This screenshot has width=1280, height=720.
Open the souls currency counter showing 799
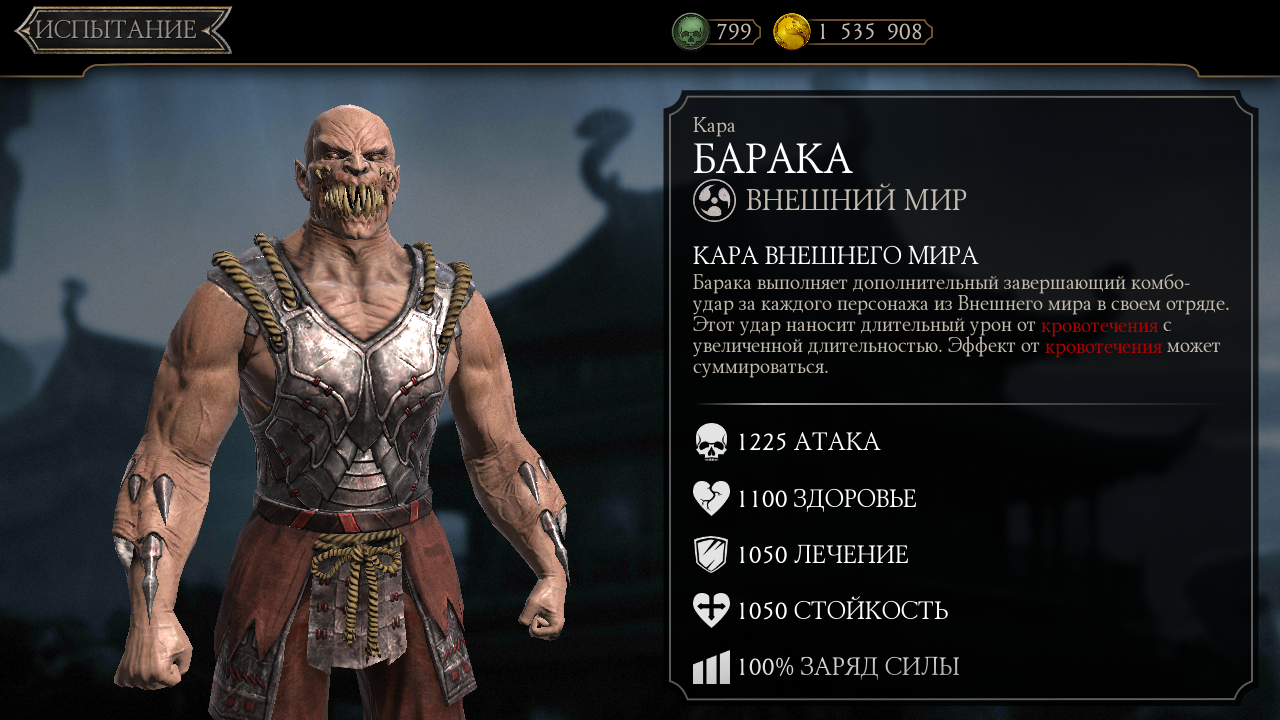[x=716, y=32]
